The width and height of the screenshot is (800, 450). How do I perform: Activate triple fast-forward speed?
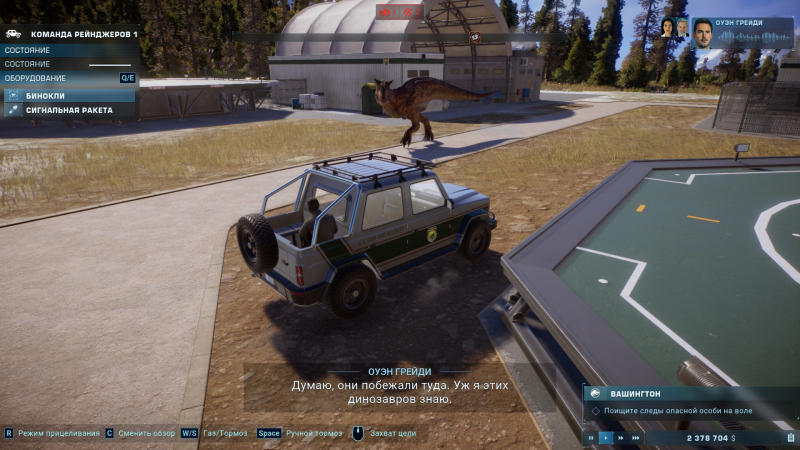click(x=636, y=438)
